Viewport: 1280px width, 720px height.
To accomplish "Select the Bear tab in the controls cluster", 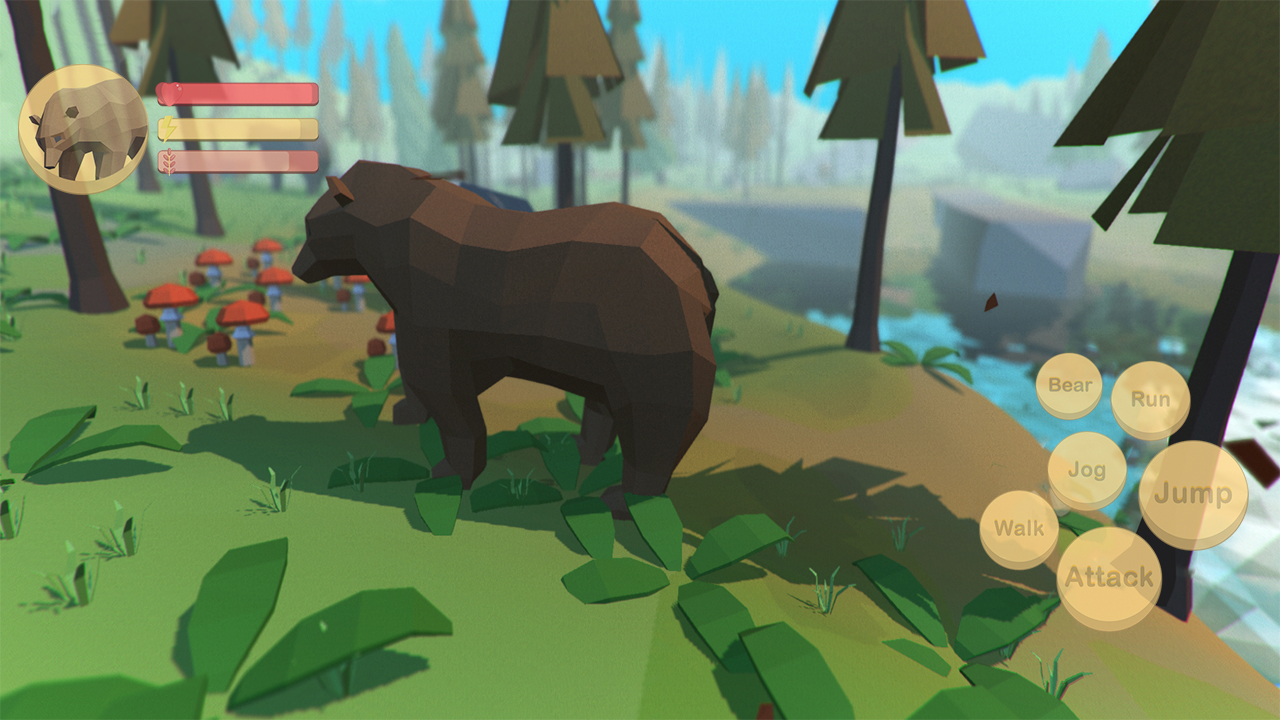I will 1069,386.
